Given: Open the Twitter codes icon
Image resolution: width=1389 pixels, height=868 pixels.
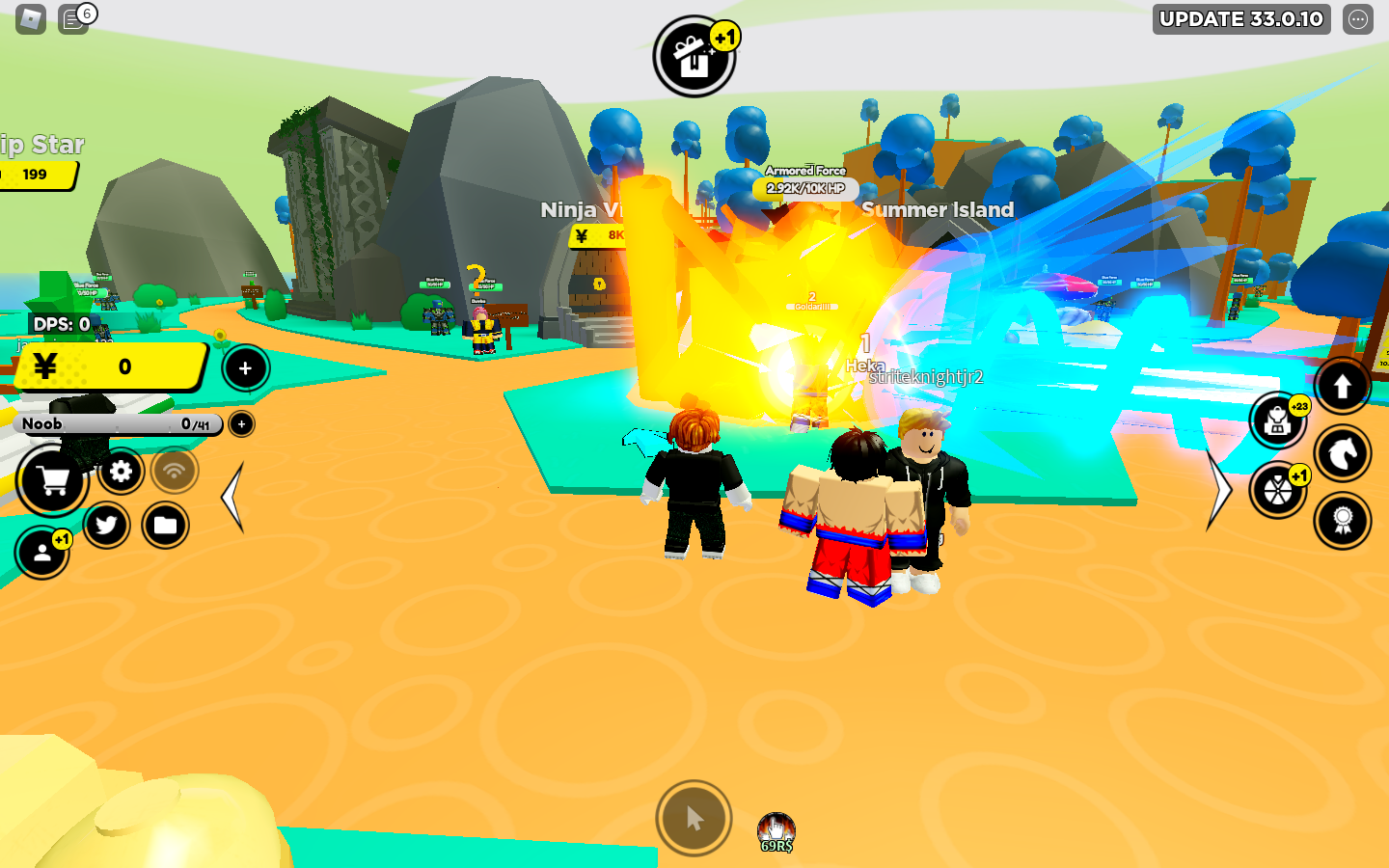Looking at the screenshot, I should [x=107, y=526].
